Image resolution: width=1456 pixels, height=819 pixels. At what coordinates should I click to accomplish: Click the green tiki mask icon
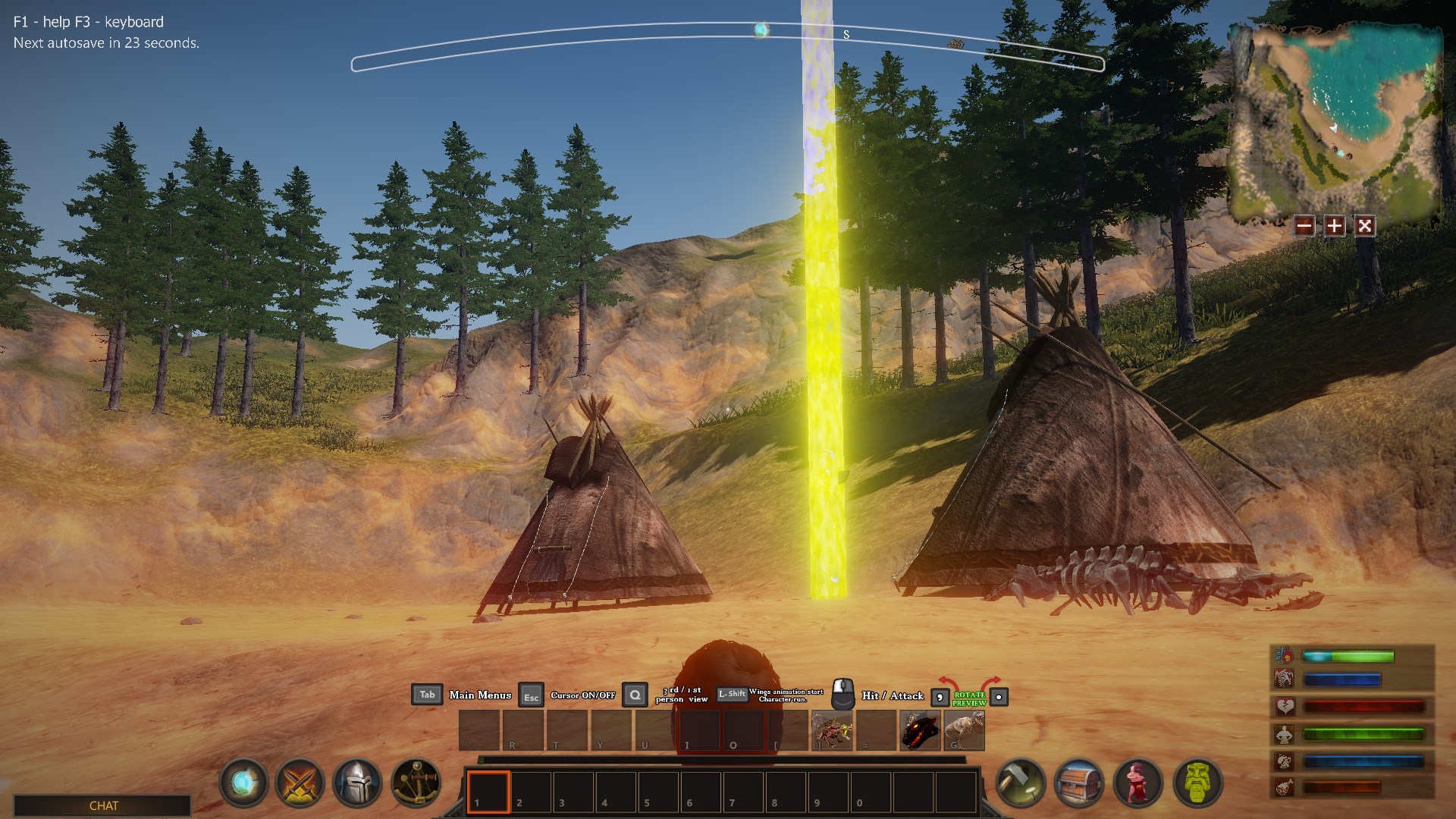(1197, 782)
